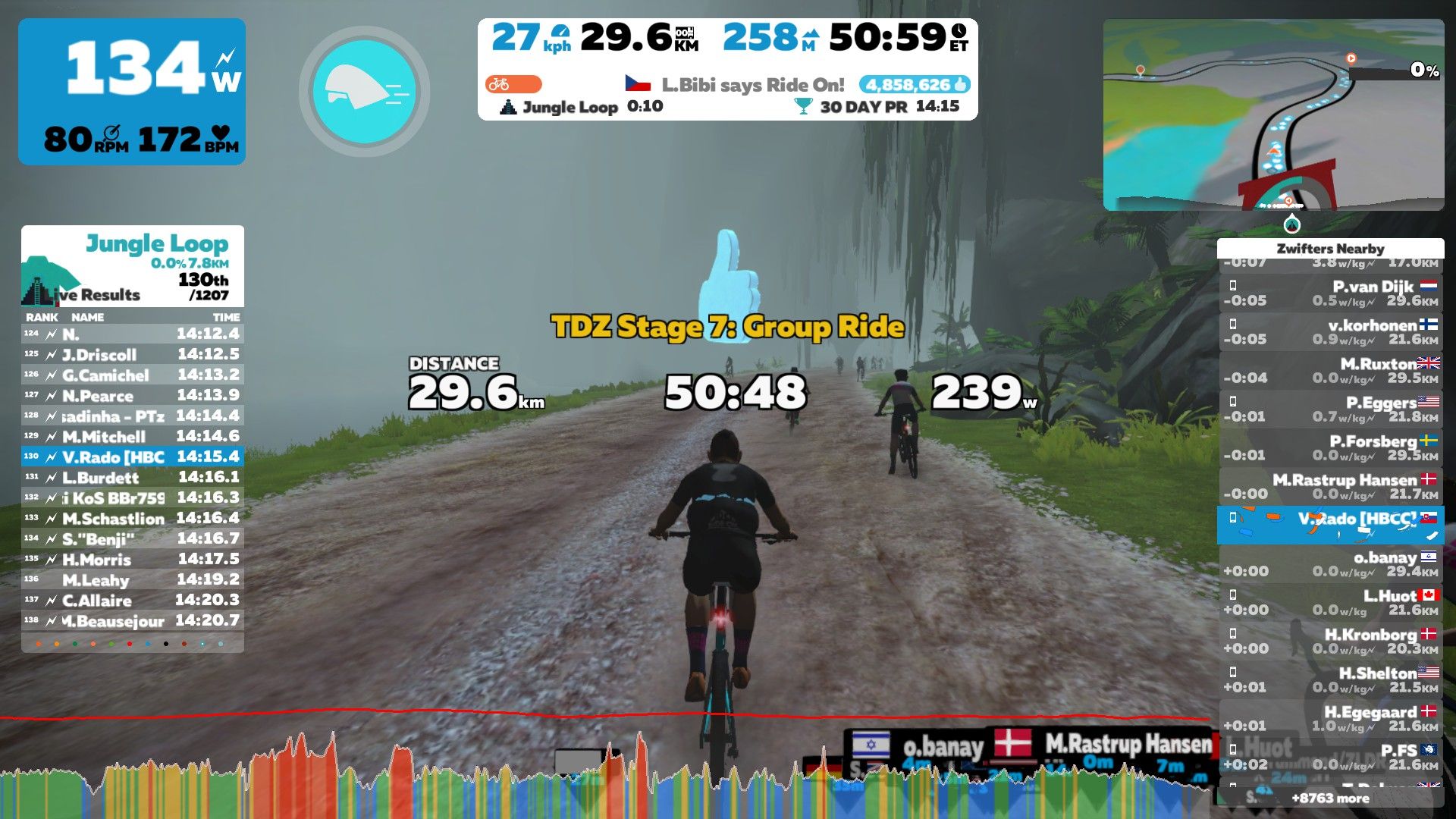Select the M.Mitchell result row
1456x819 pixels.
pyautogui.click(x=133, y=436)
